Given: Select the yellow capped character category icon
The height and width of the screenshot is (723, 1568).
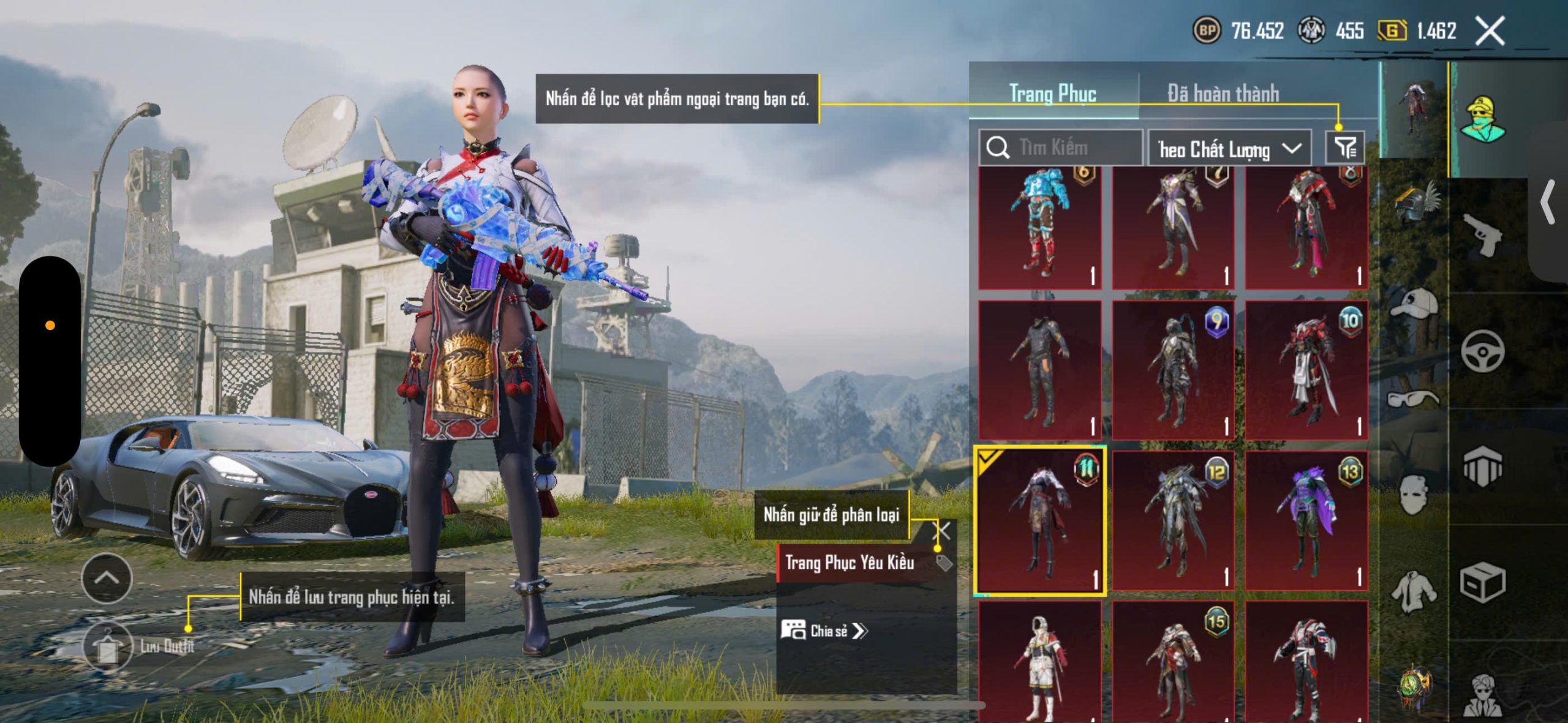Looking at the screenshot, I should coord(1482,119).
